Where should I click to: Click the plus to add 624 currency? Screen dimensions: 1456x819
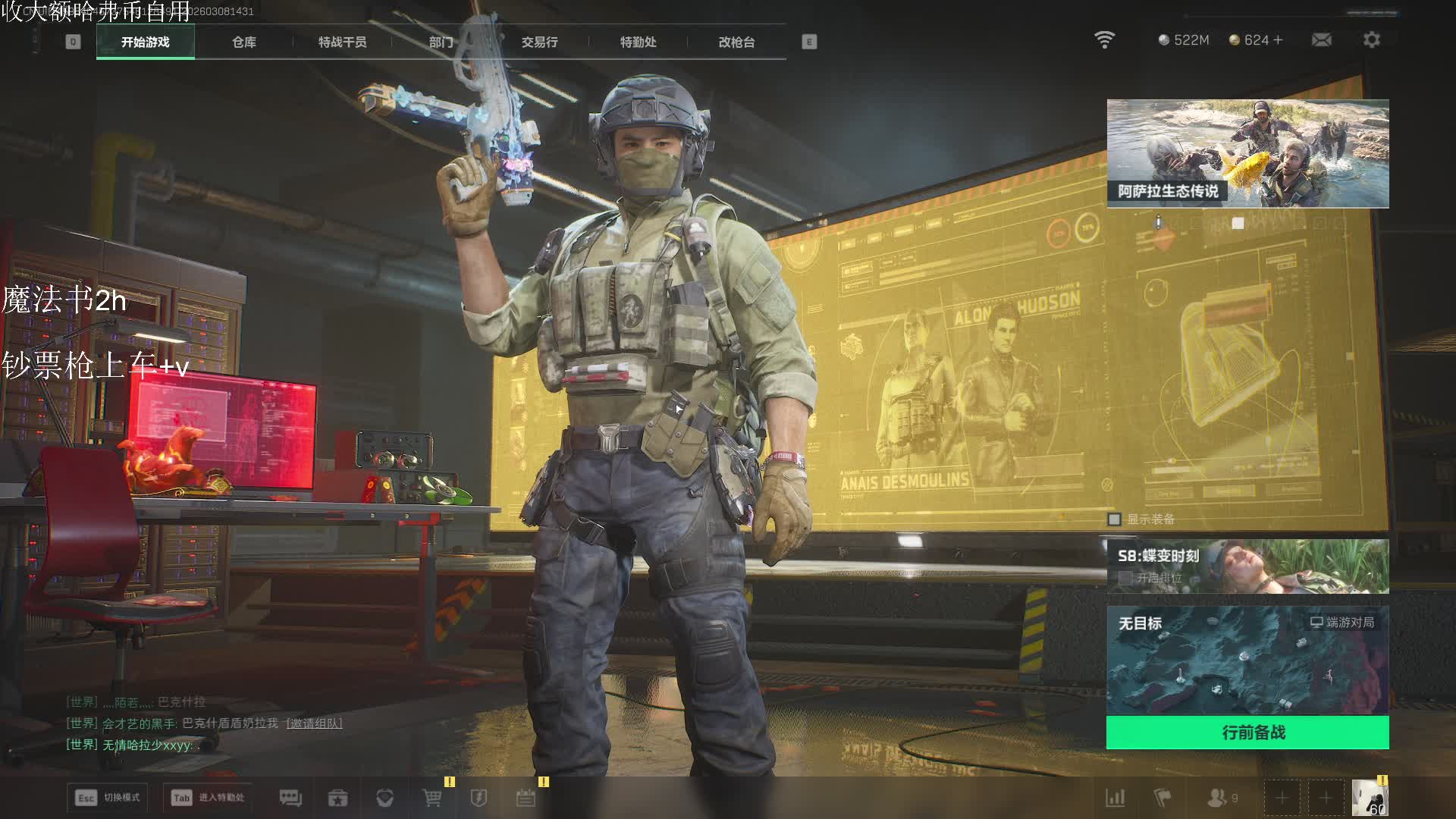[1279, 40]
